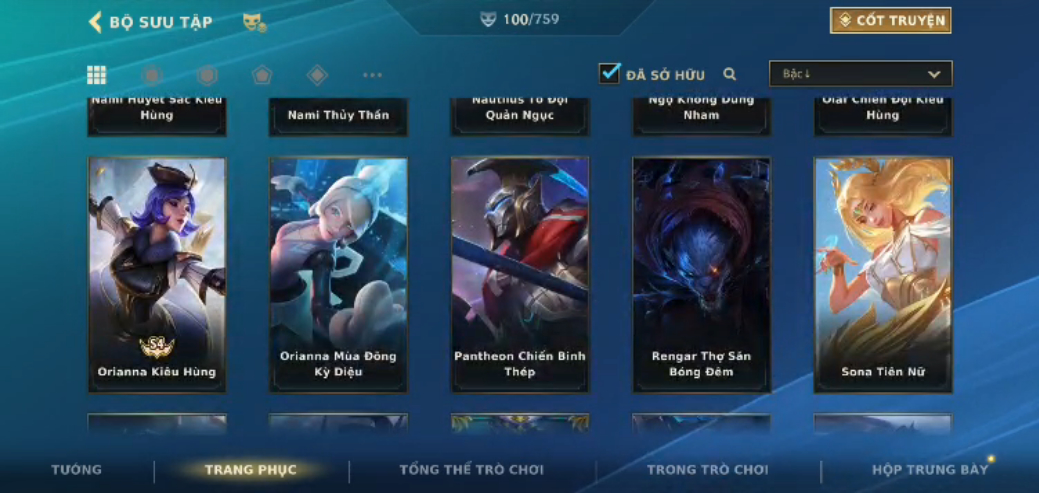This screenshot has width=1039, height=493.
Task: Select the grid view filter icon
Action: 97,75
